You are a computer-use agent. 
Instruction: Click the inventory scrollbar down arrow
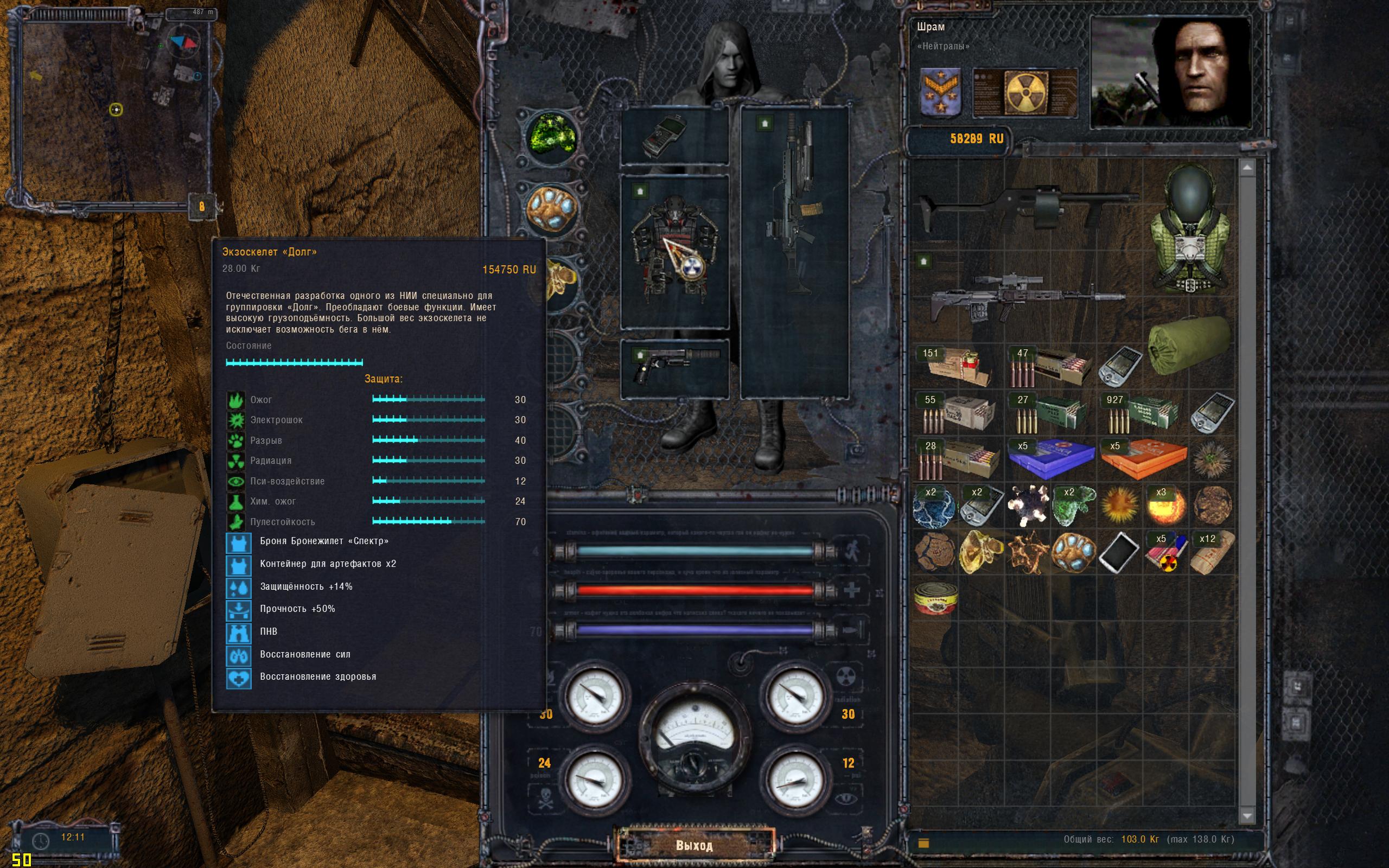coord(1247,816)
